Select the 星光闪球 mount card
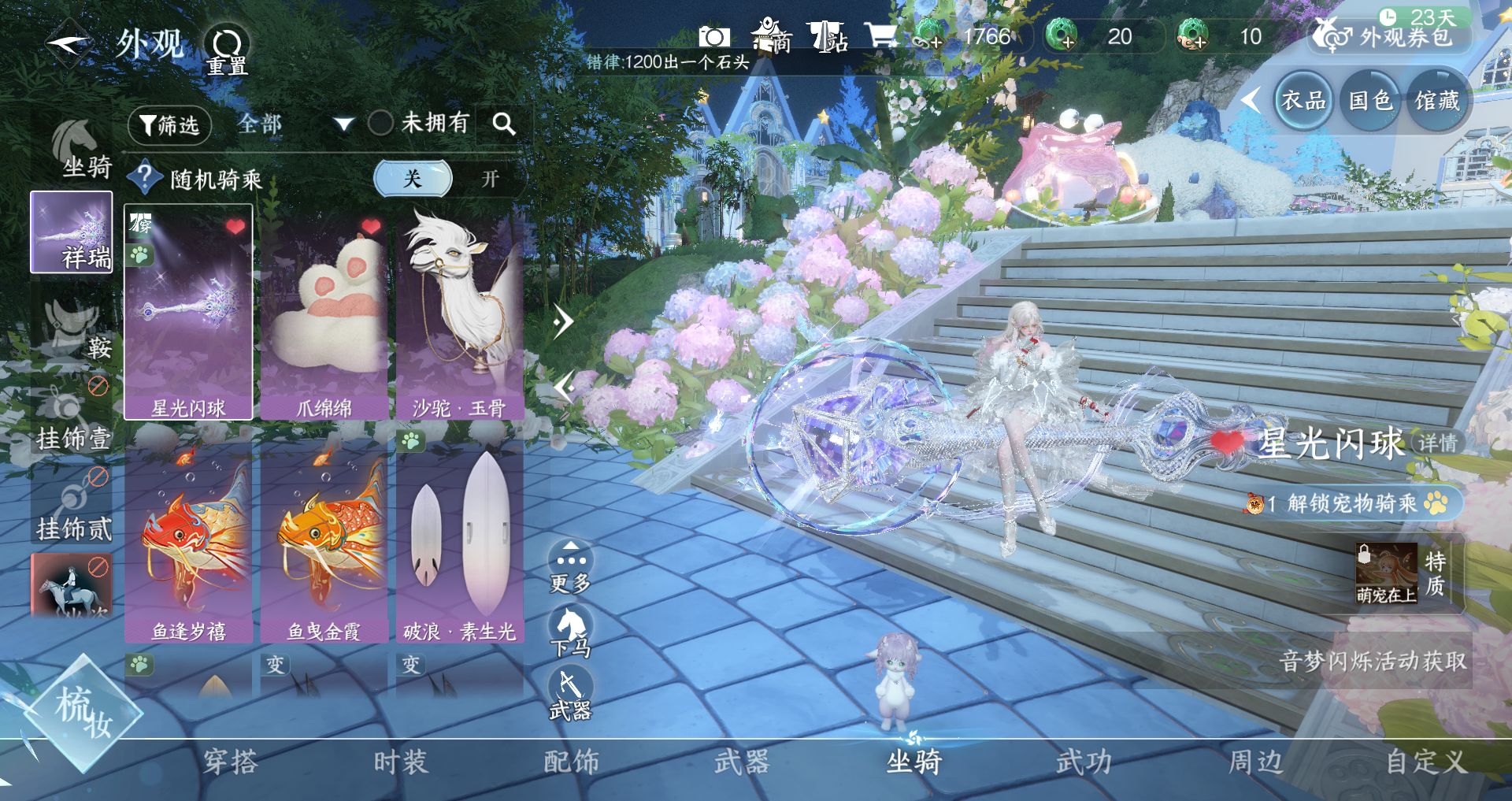 click(x=188, y=312)
